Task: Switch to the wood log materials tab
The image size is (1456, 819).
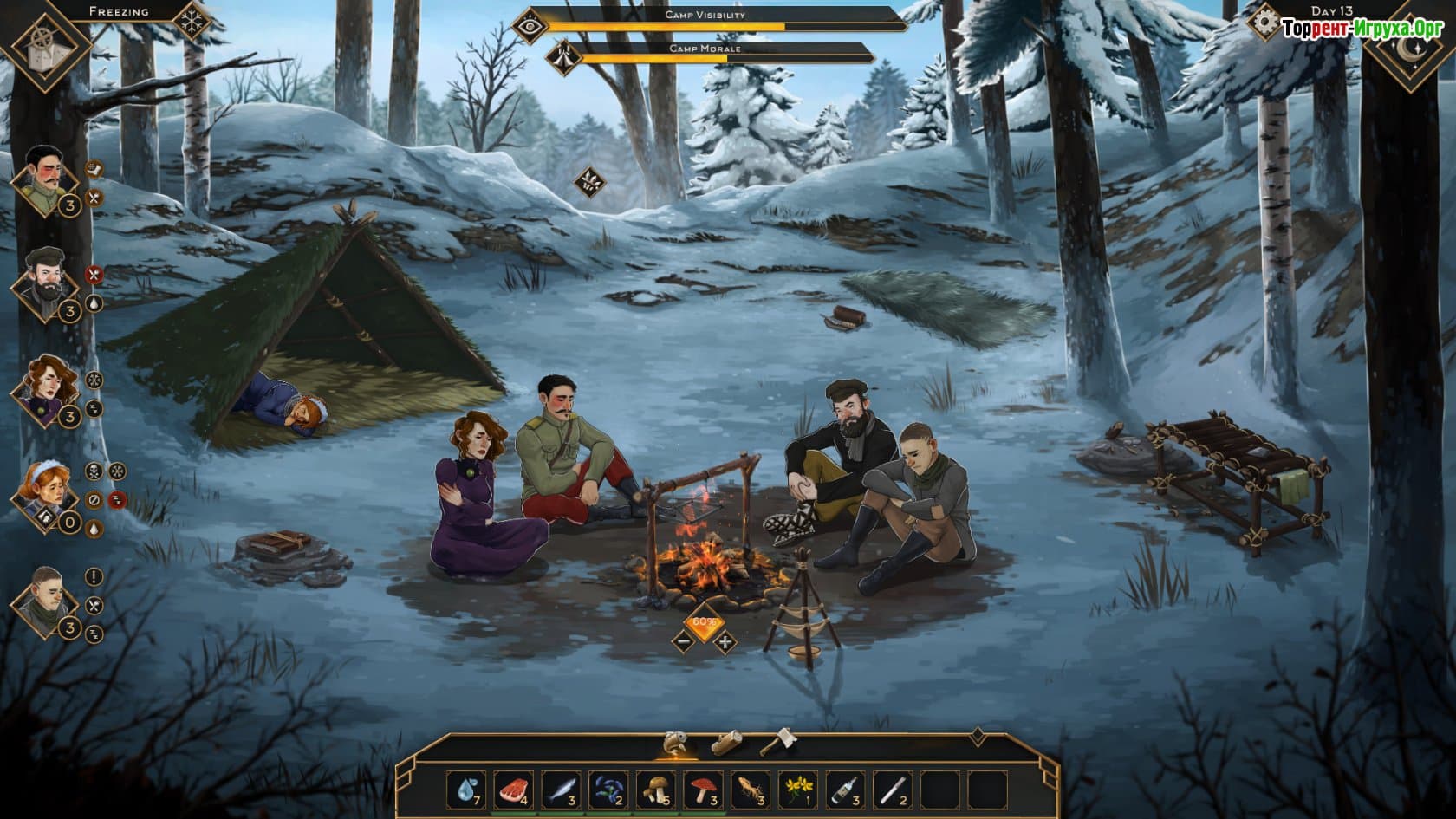Action: coord(726,744)
